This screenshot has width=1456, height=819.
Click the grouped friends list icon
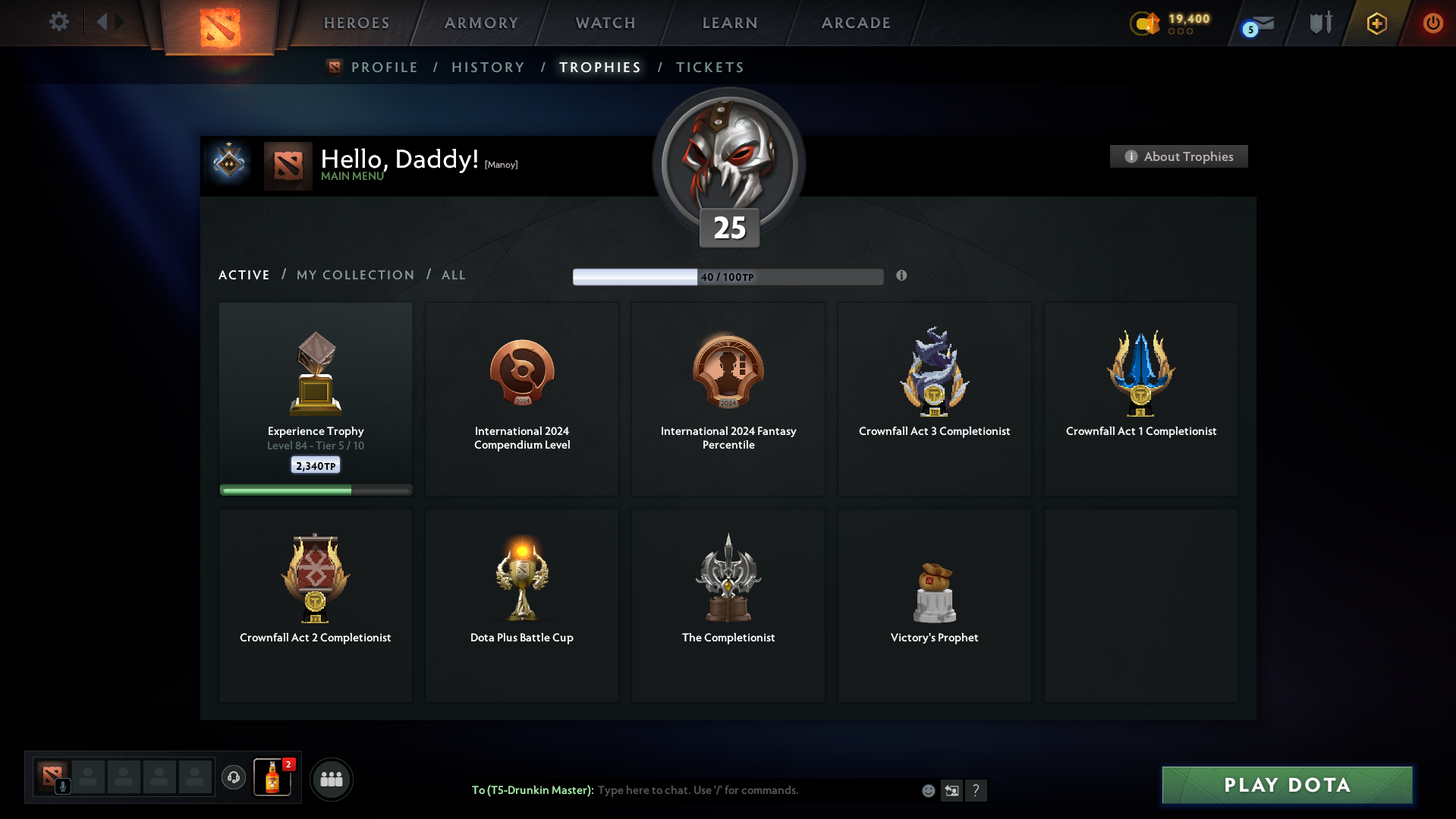[331, 778]
